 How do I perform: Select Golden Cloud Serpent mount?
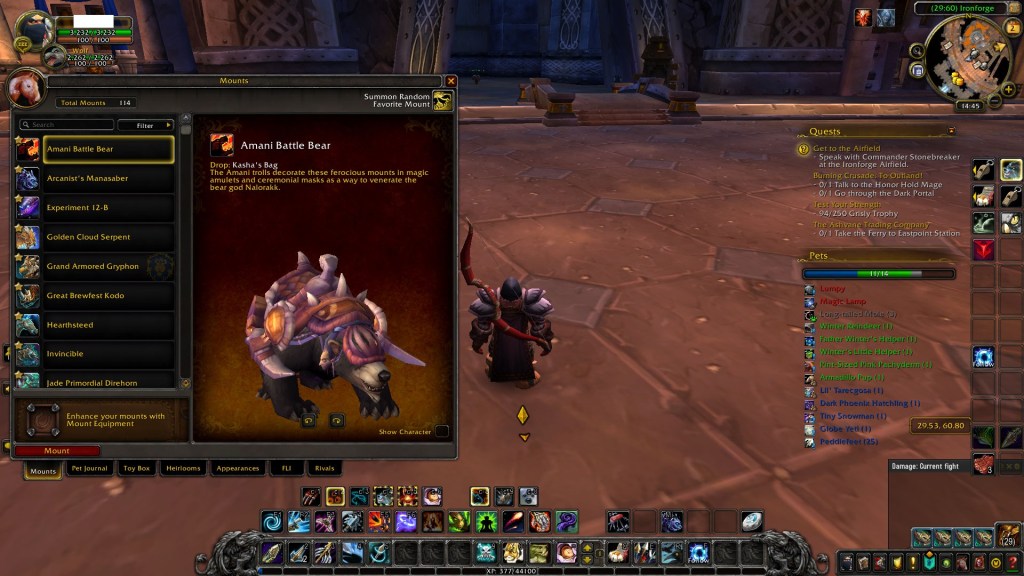pos(95,237)
